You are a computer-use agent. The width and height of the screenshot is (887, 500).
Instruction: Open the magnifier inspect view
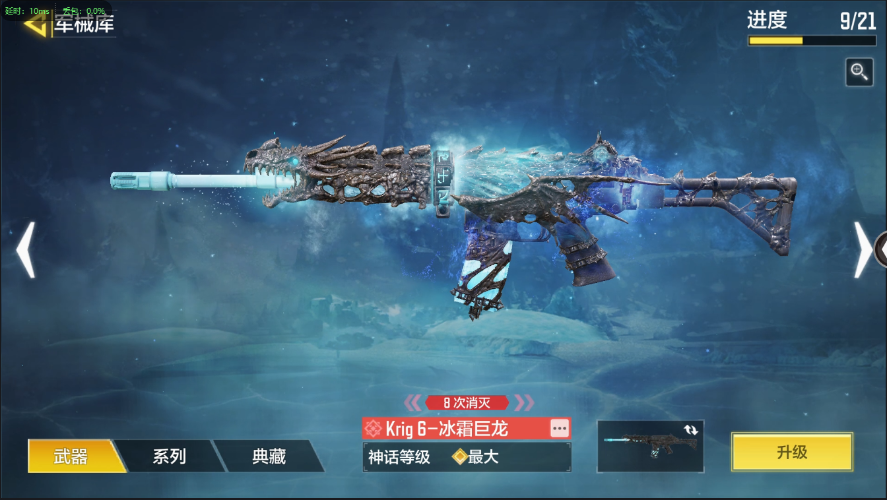(x=859, y=71)
